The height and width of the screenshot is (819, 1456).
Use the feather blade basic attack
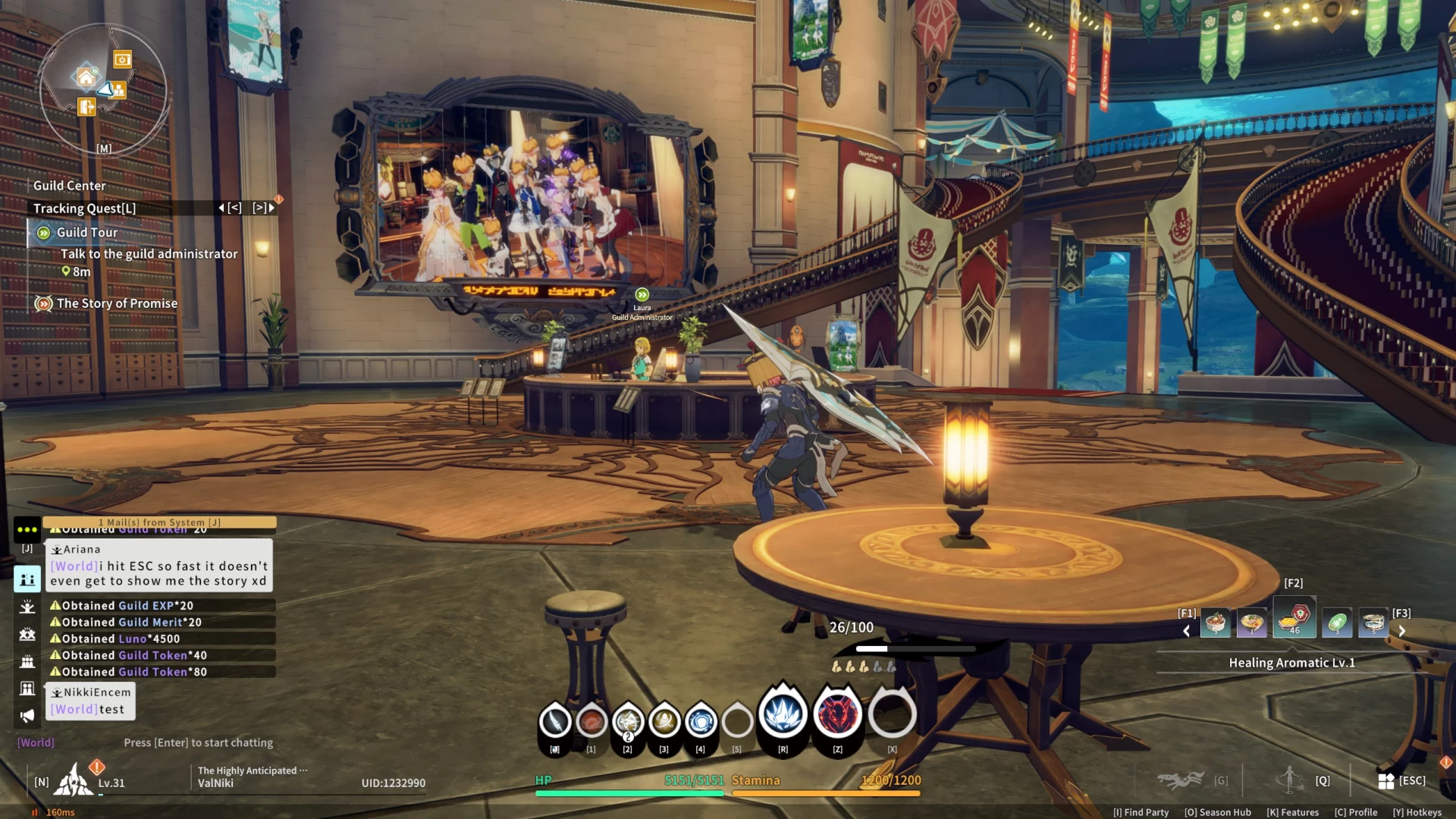555,721
